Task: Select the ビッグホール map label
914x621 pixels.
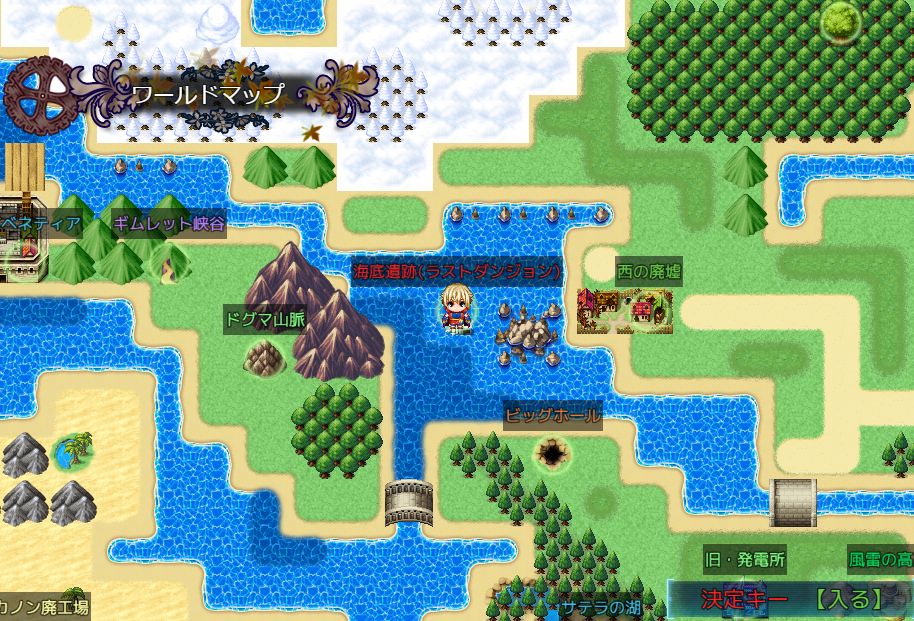Action: (553, 414)
